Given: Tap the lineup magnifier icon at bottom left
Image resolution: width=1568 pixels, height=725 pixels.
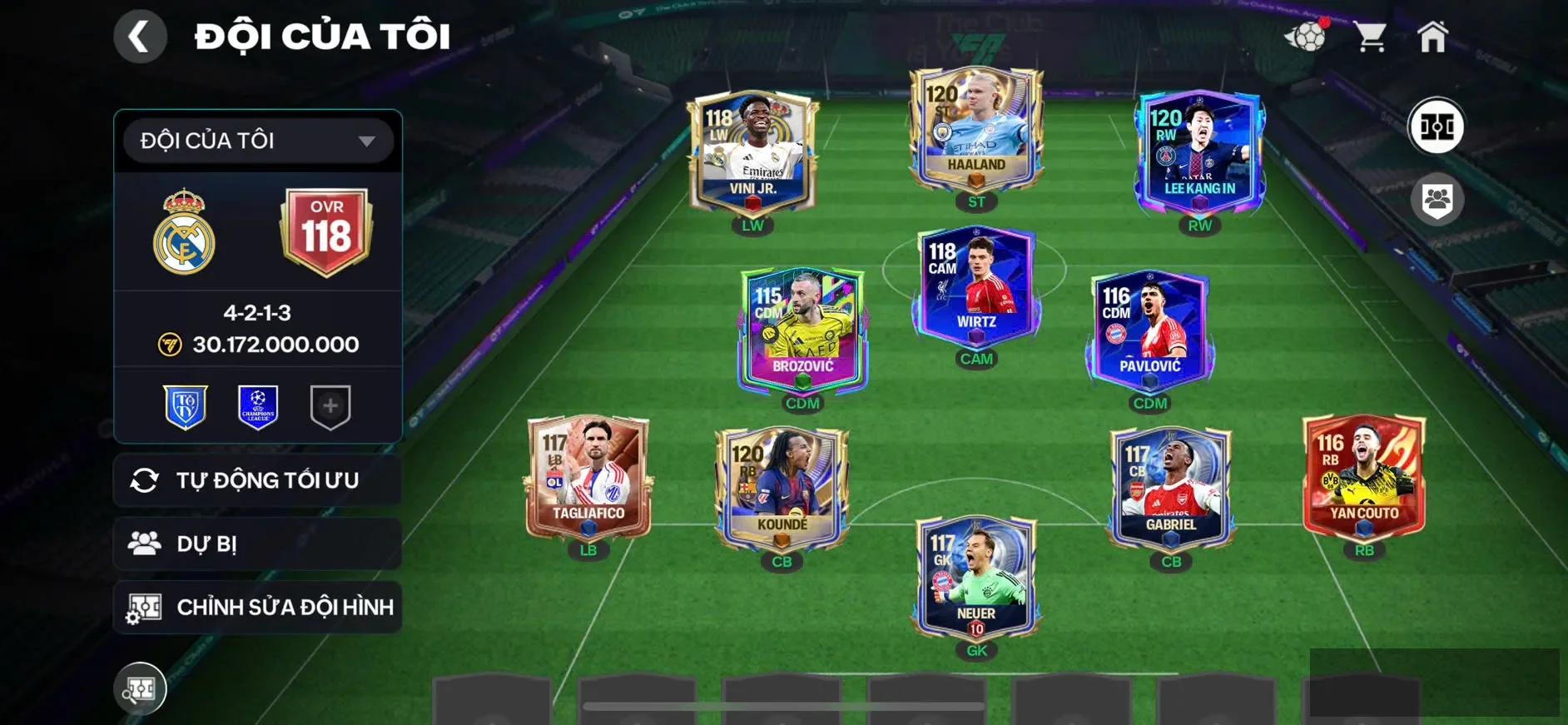Looking at the screenshot, I should (141, 688).
